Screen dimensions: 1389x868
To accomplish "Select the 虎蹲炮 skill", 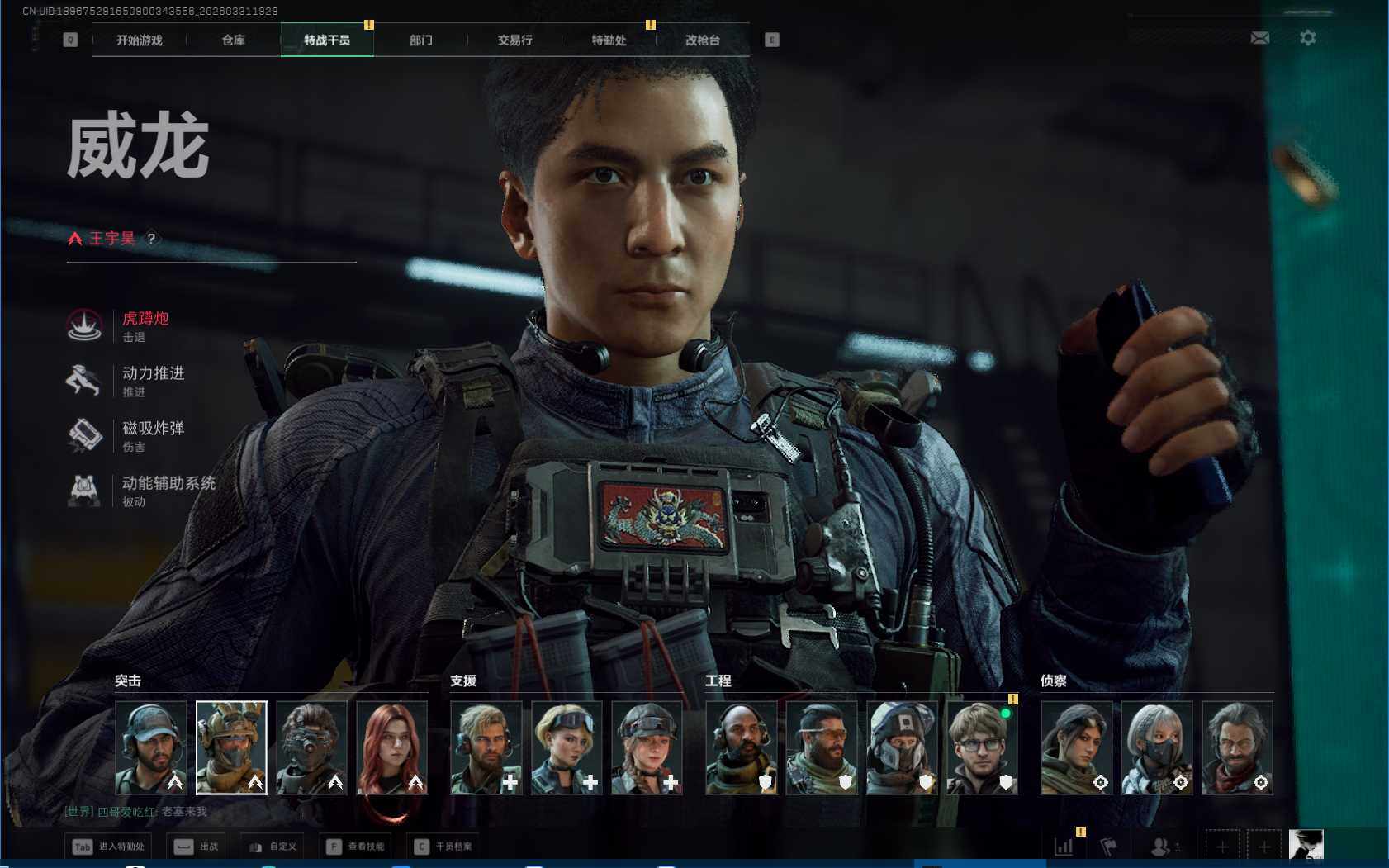I will click(x=145, y=325).
